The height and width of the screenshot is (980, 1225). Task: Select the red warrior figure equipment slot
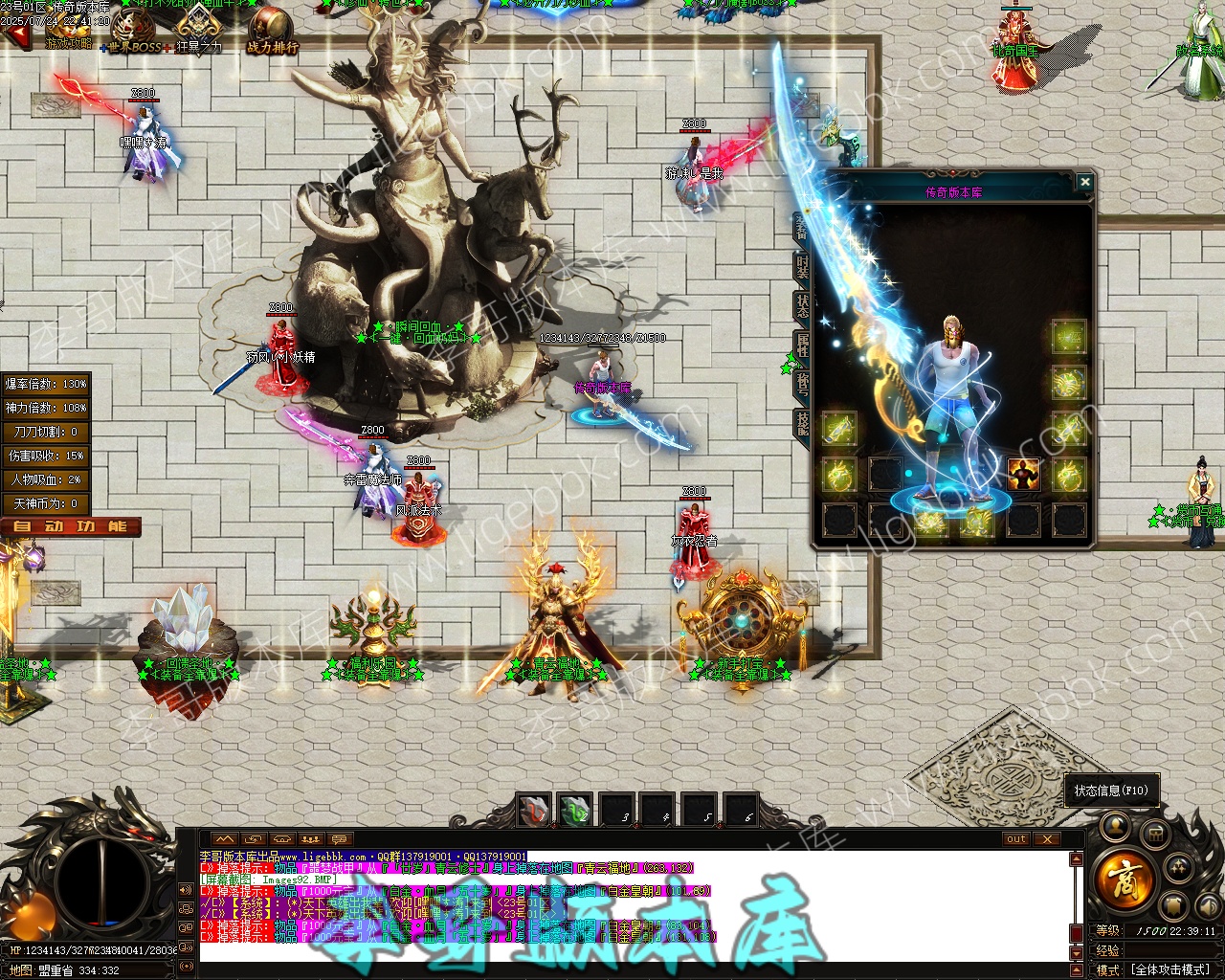(x=1023, y=474)
